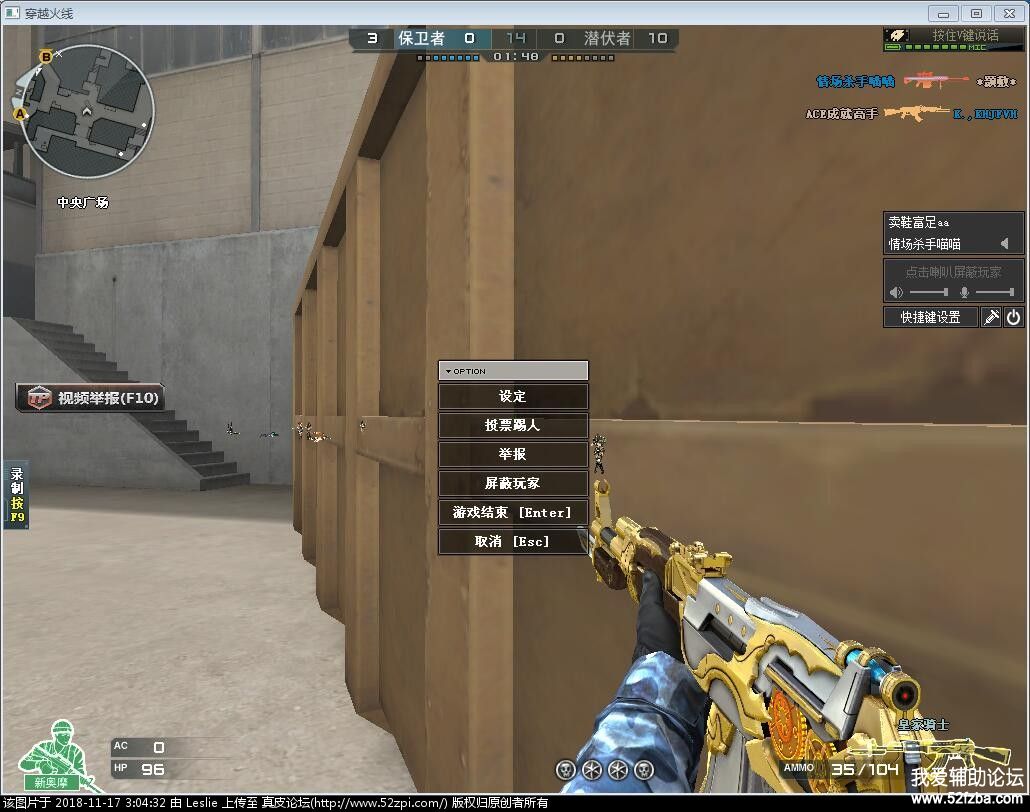1030x812 pixels.
Task: Open 快捷键设置 hotkey settings
Action: (x=930, y=317)
